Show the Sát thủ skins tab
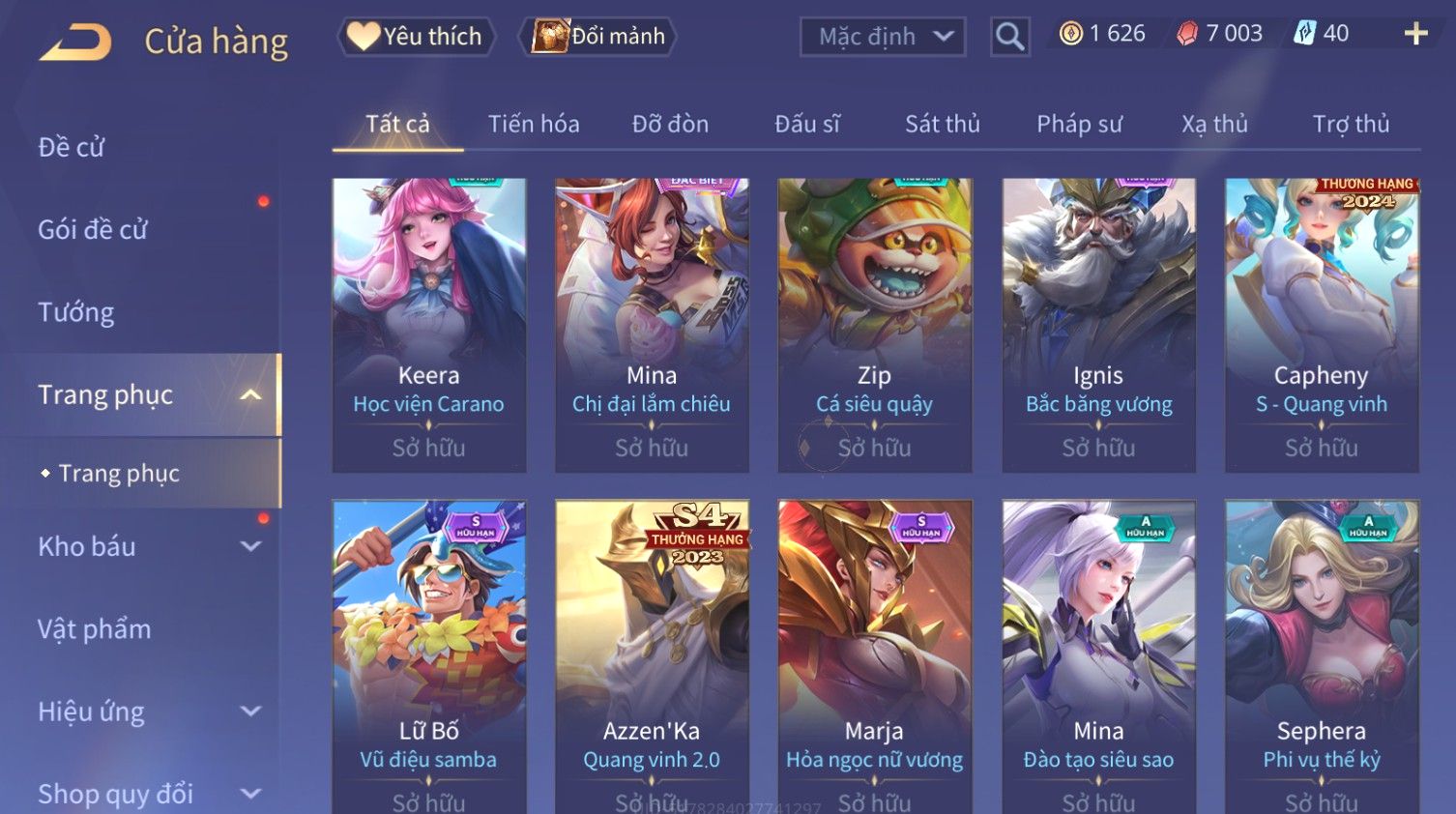 943,124
